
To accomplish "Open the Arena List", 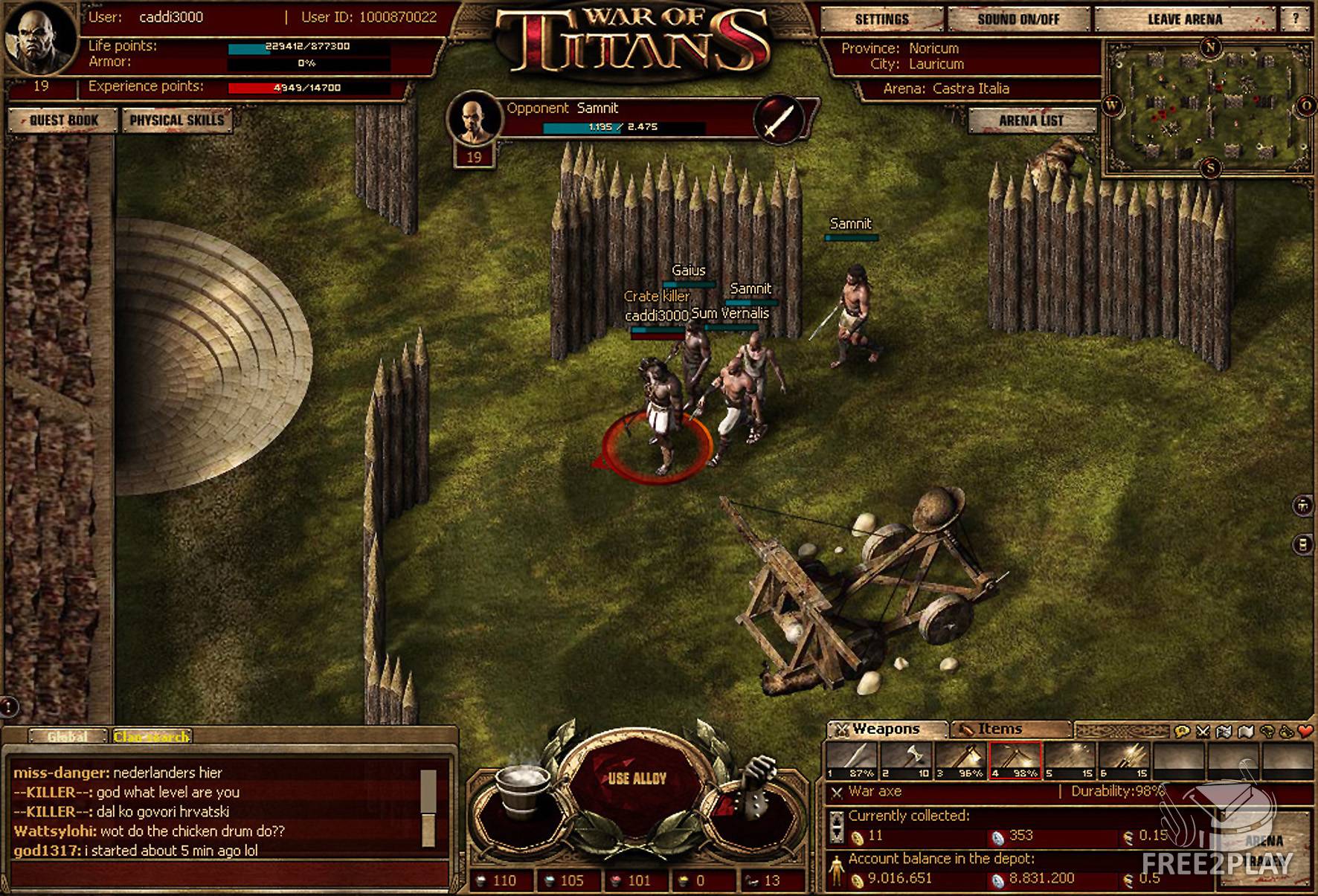I will [1031, 120].
